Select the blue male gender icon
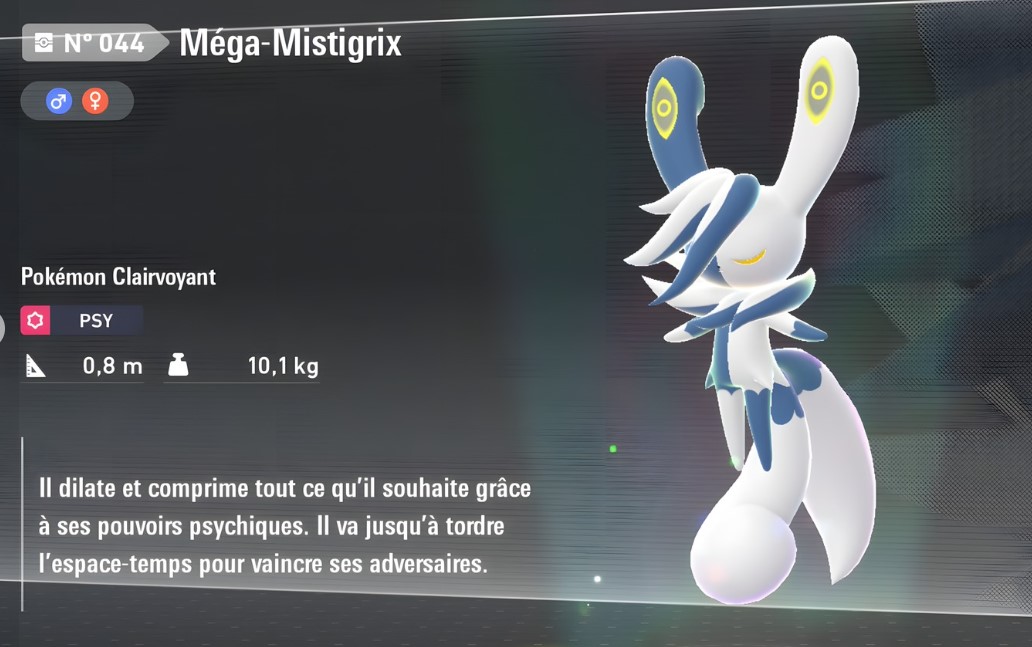This screenshot has height=647, width=1032. pos(59,101)
